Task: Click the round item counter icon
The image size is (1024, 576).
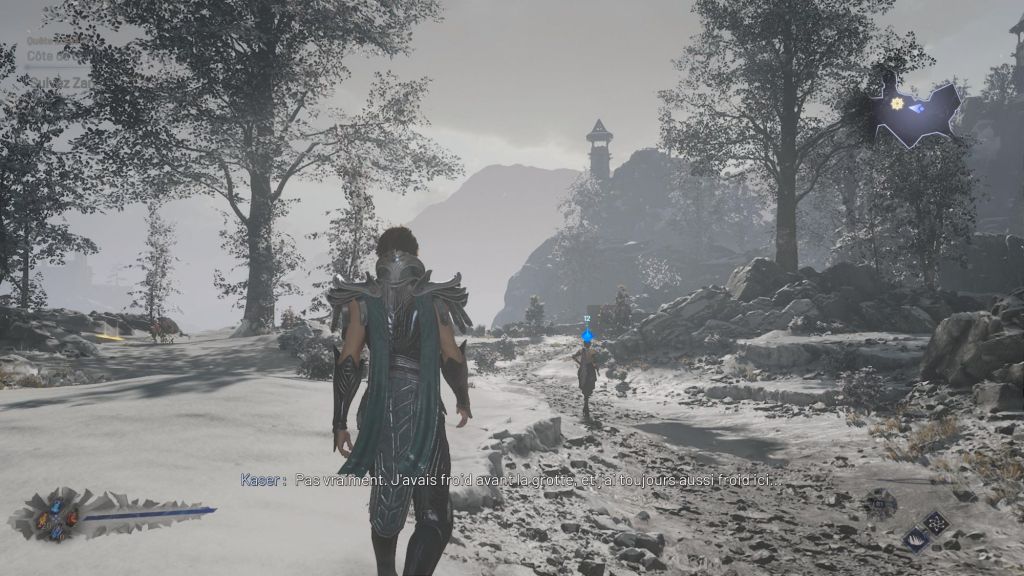Action: tap(882, 503)
